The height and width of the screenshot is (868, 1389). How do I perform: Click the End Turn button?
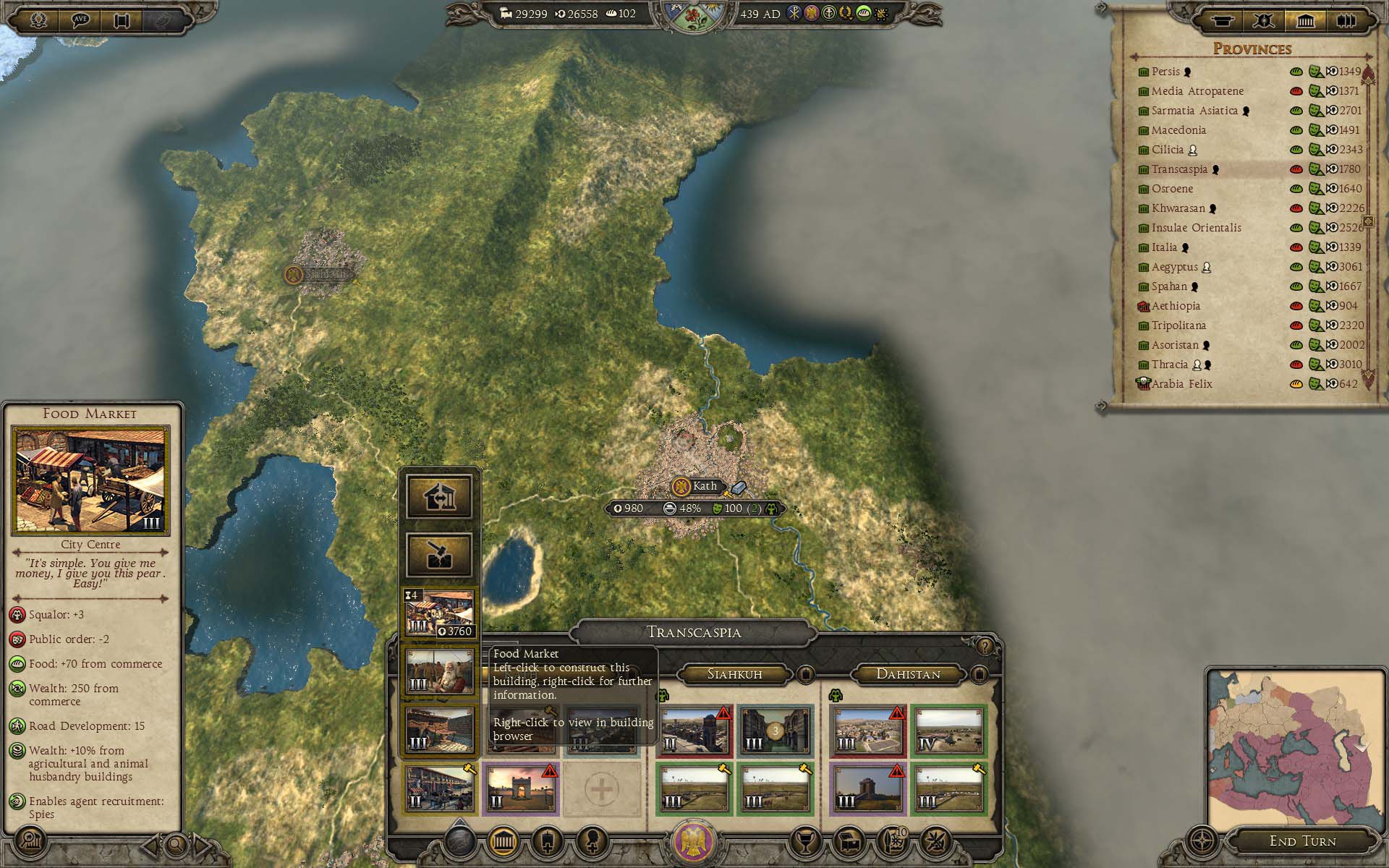[x=1302, y=841]
